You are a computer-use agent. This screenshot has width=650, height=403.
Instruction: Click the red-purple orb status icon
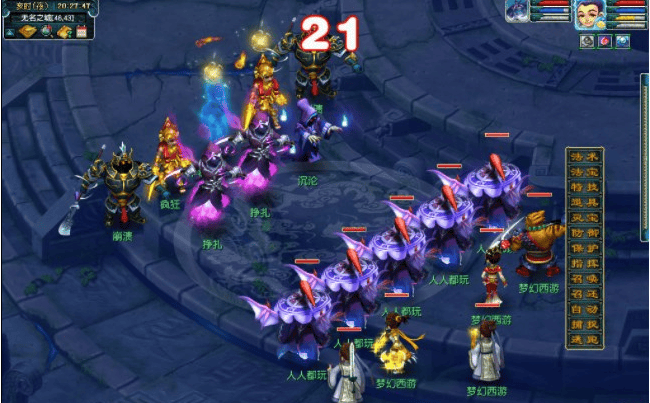click(x=604, y=41)
